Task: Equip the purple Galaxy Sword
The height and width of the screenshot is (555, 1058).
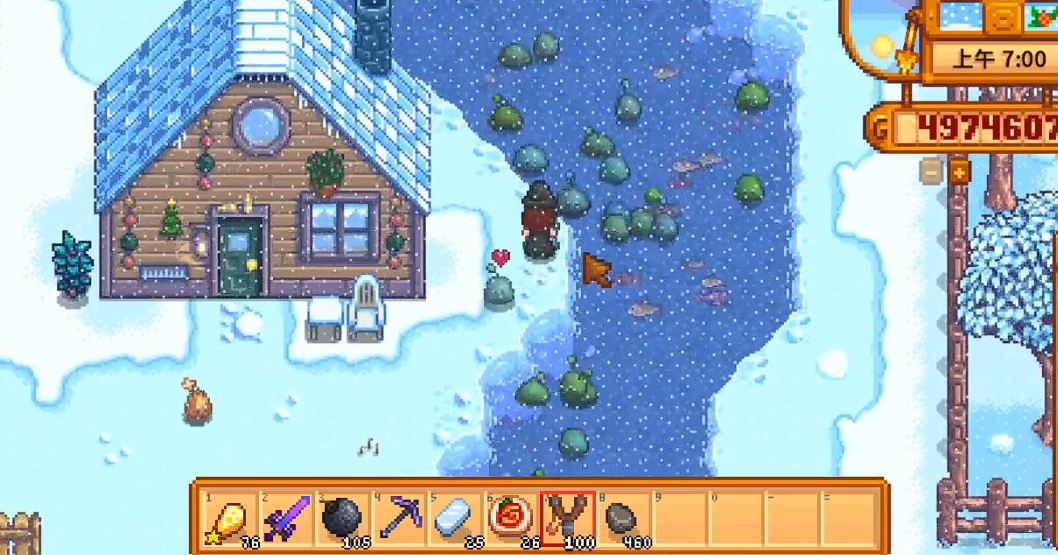Action: [283, 518]
